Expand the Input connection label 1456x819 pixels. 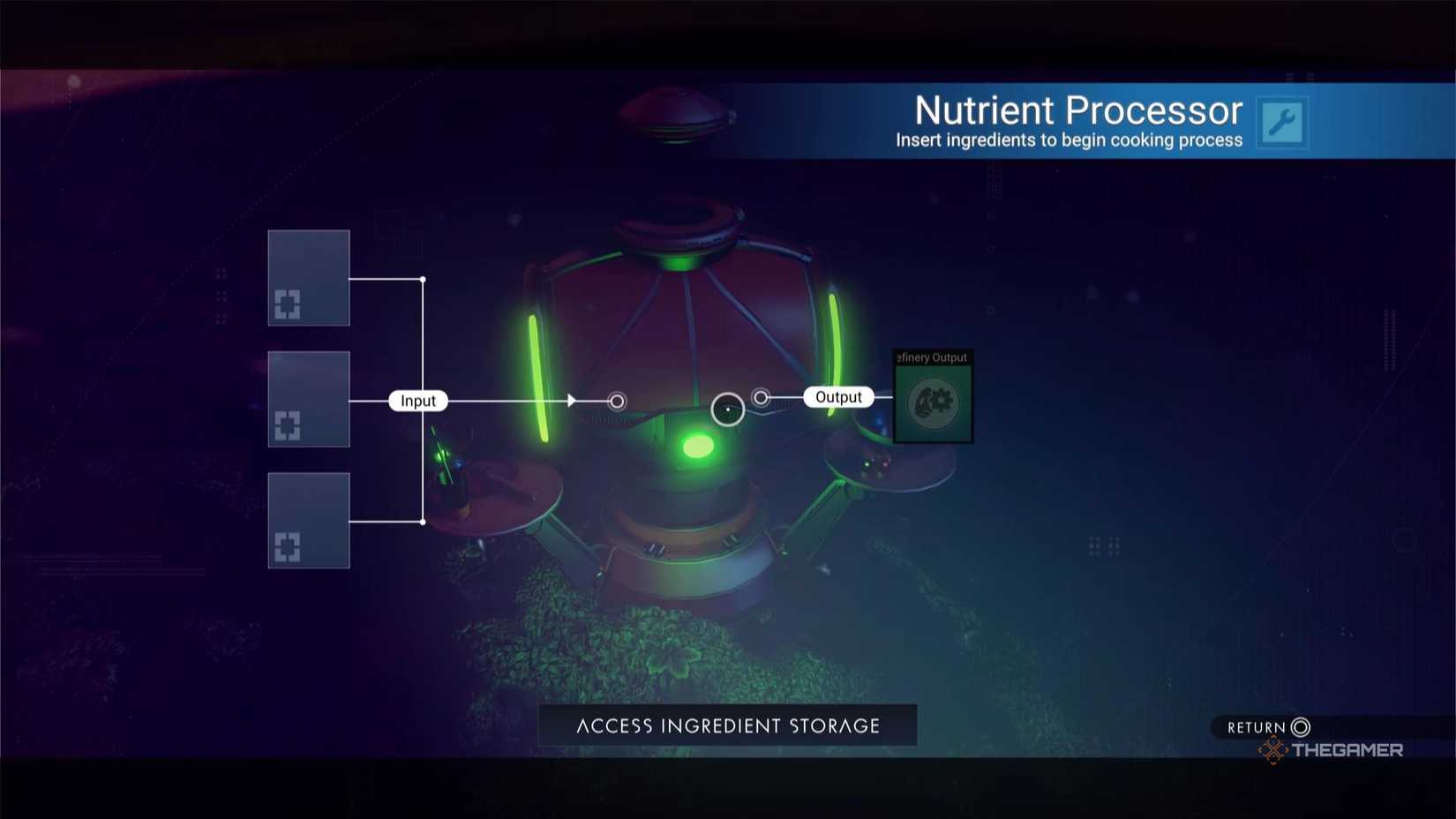[417, 400]
